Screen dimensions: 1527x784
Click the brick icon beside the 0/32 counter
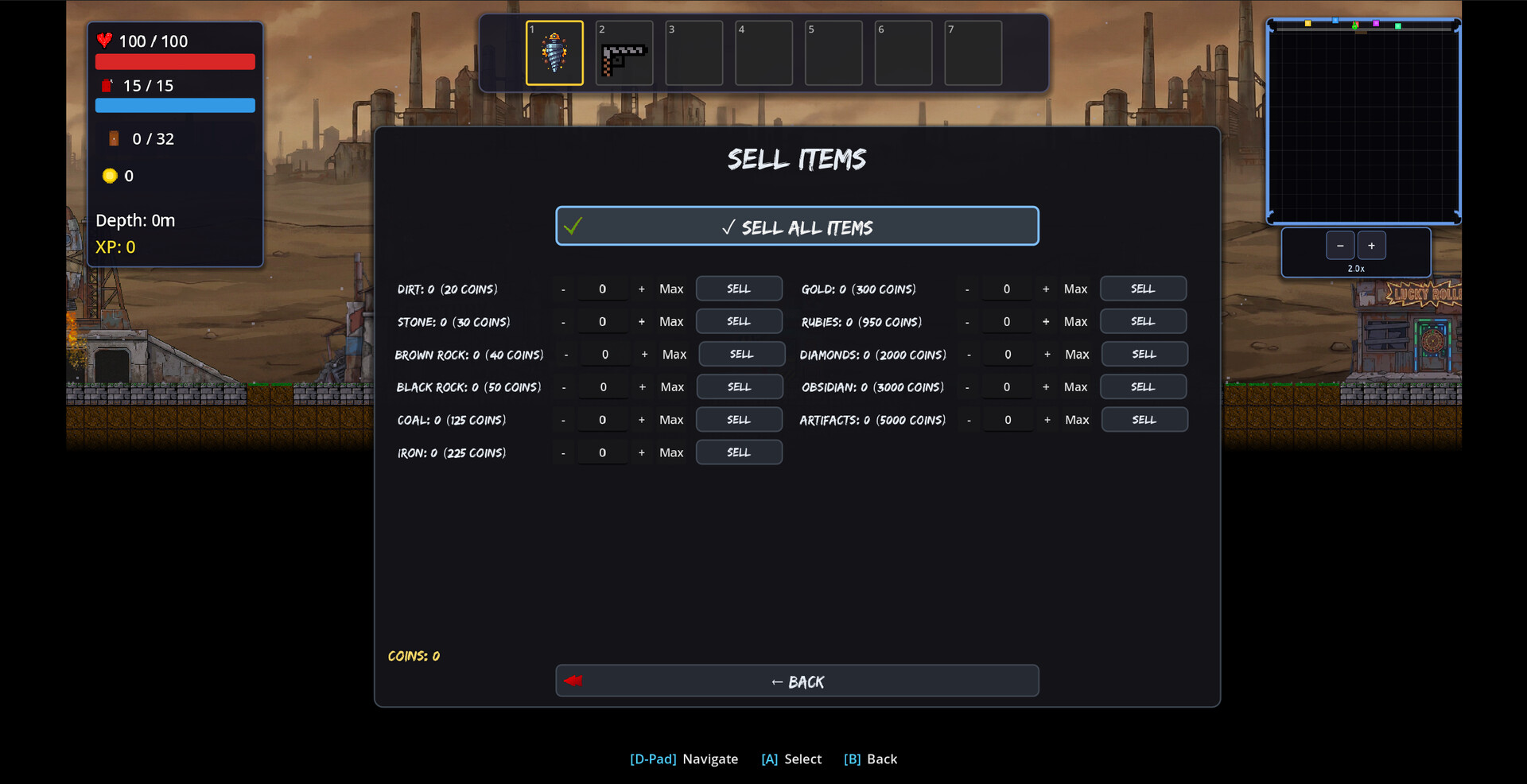tap(114, 138)
